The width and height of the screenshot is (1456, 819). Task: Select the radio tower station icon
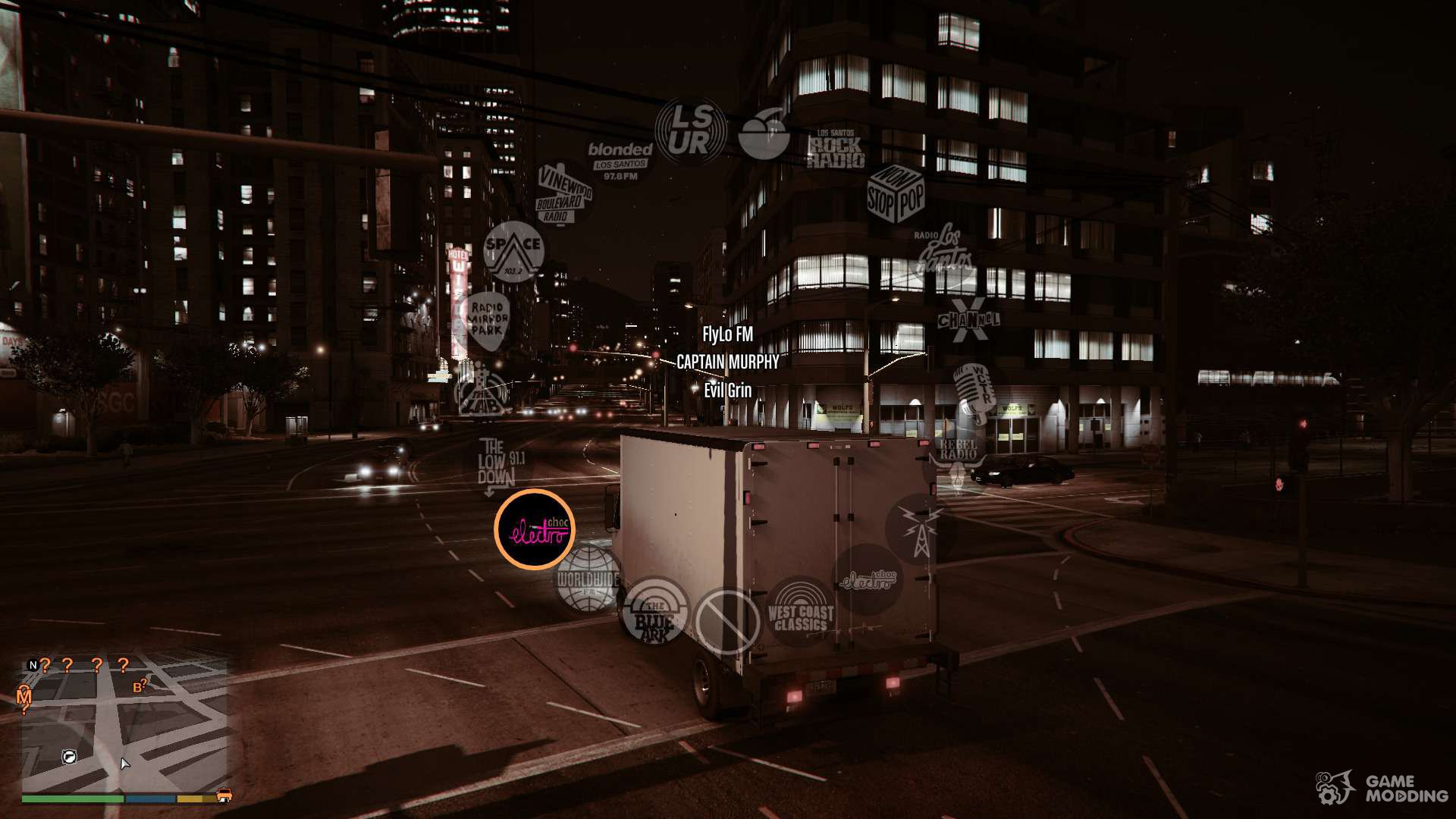point(920,529)
